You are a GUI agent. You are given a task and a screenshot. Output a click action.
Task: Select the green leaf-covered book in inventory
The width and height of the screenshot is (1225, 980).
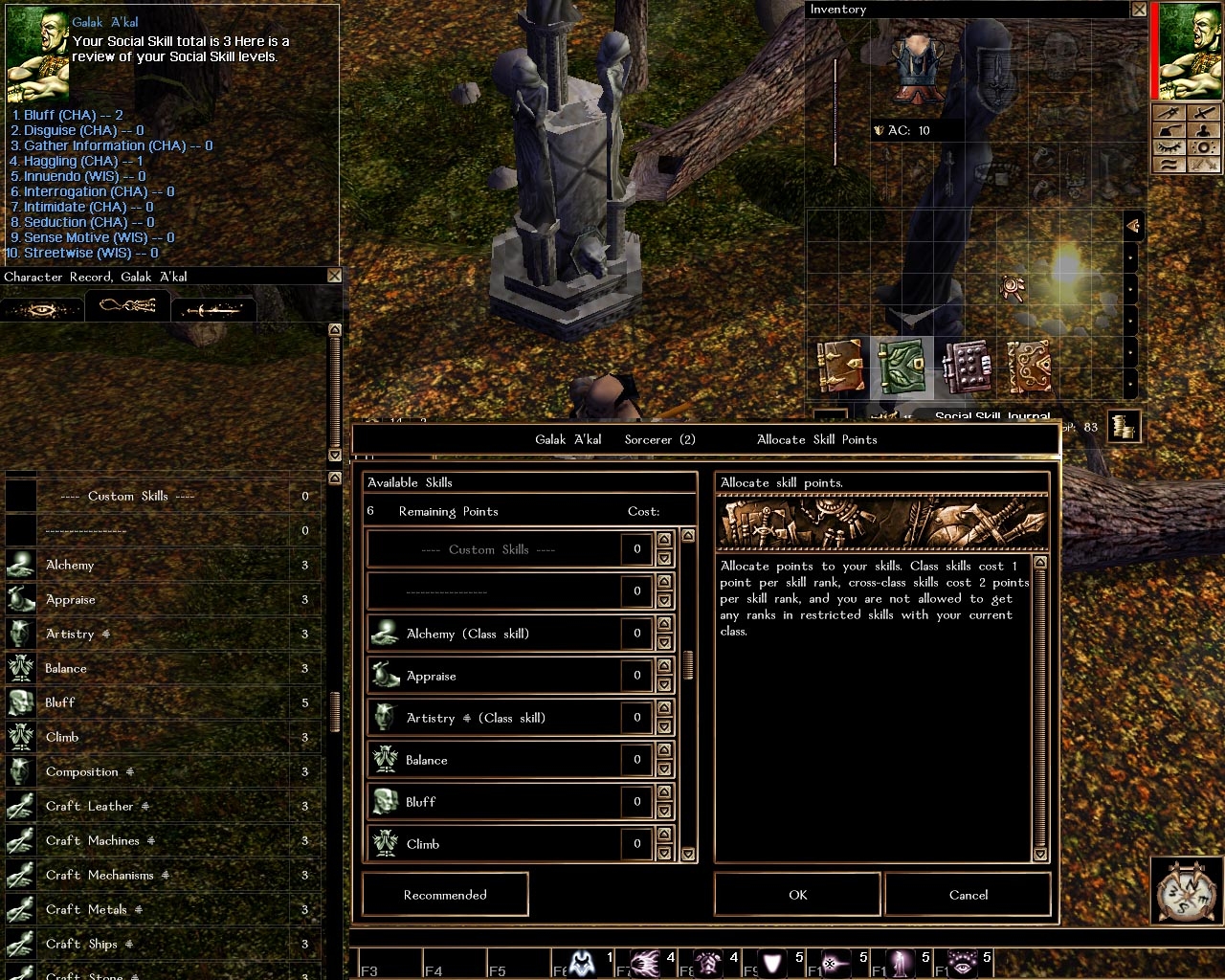(x=902, y=367)
